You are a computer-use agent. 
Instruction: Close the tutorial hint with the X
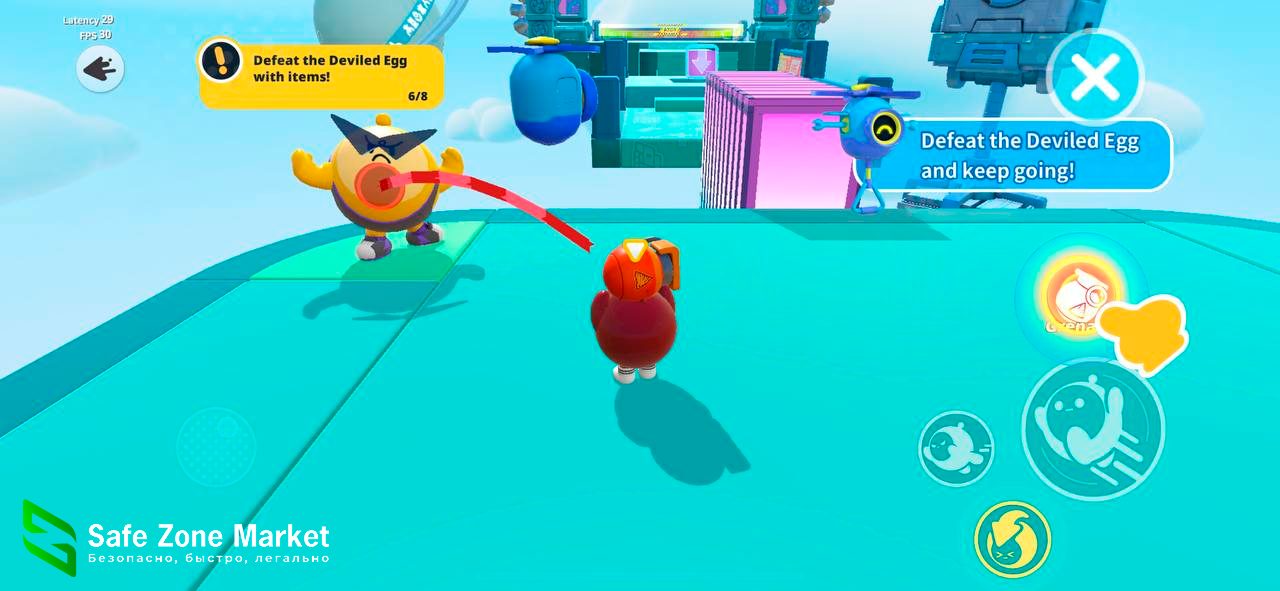point(1095,79)
